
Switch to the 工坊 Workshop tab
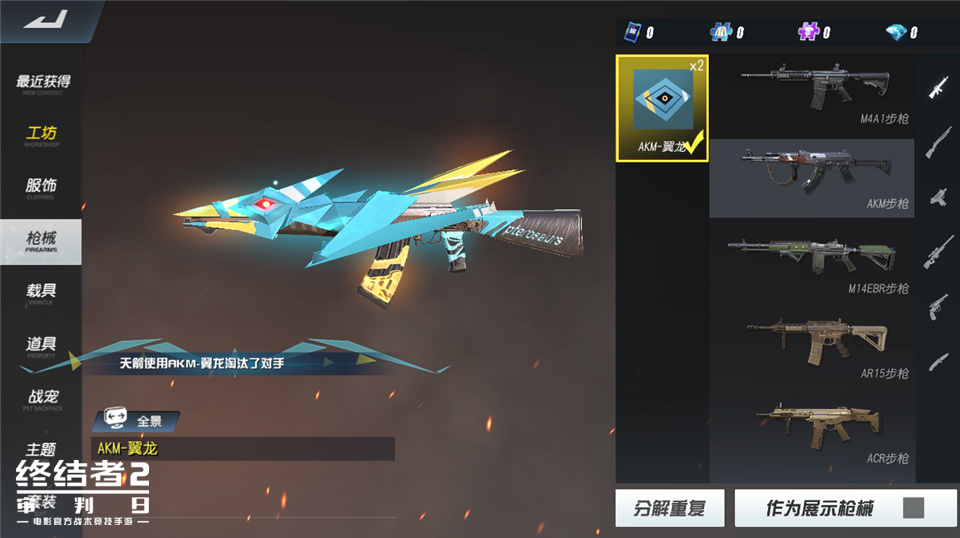pos(42,136)
